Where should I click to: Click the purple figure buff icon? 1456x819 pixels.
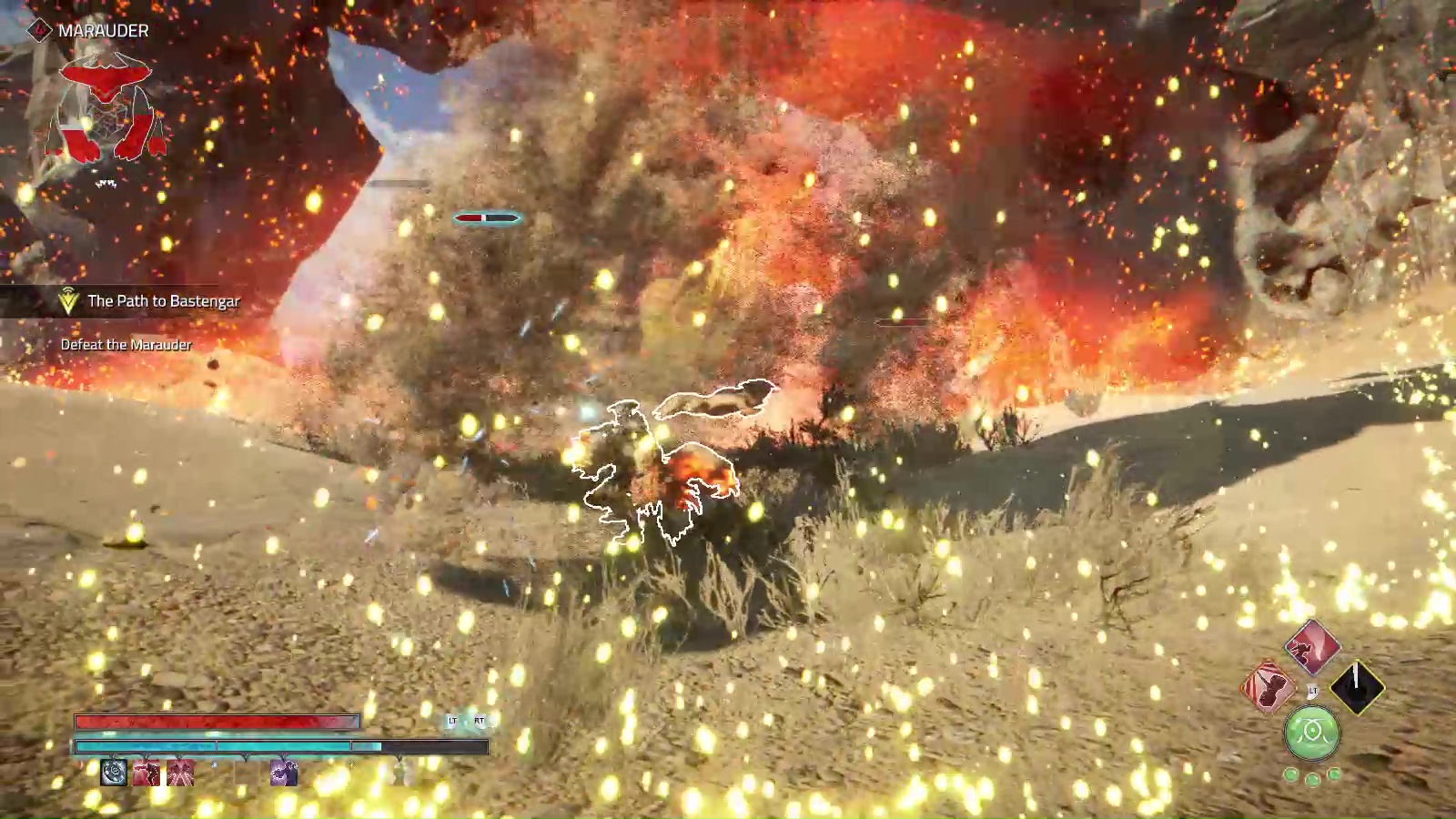click(x=283, y=773)
